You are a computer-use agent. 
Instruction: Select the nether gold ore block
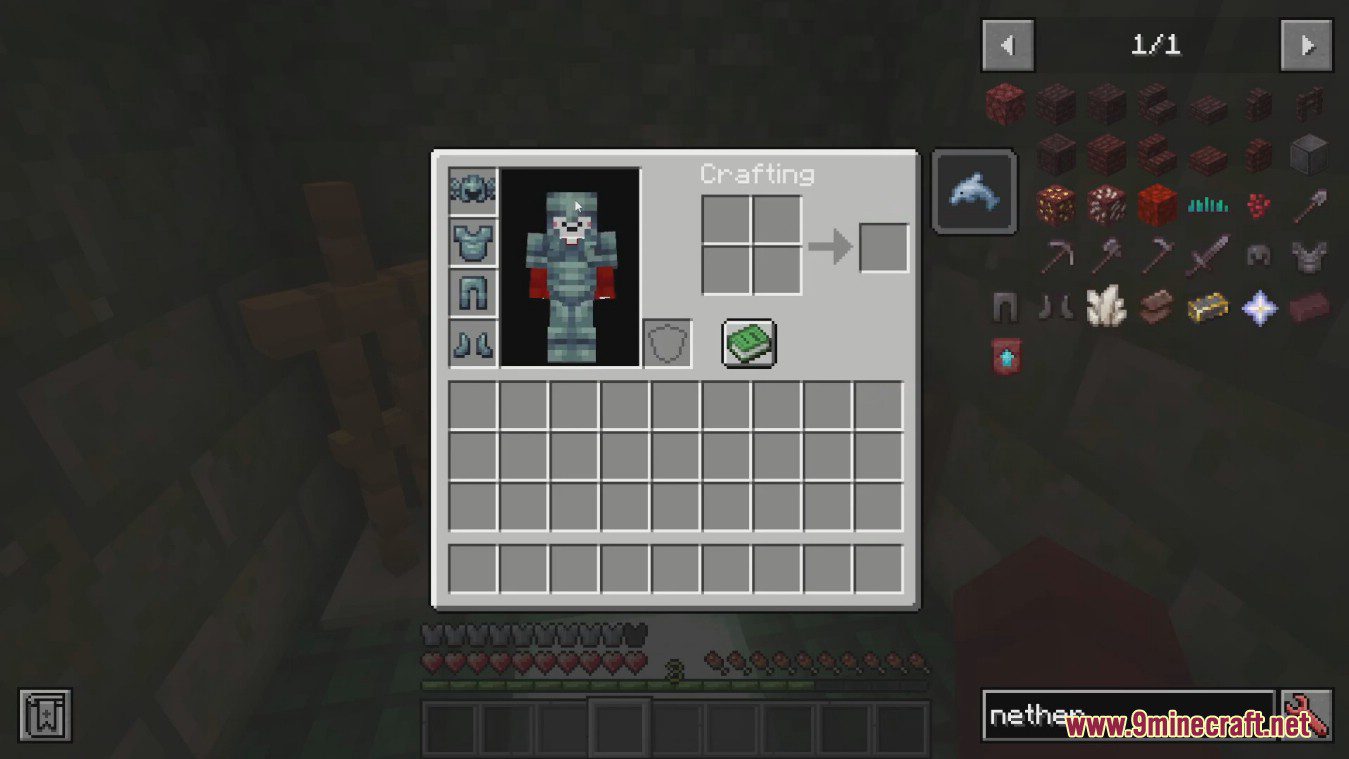[1055, 205]
